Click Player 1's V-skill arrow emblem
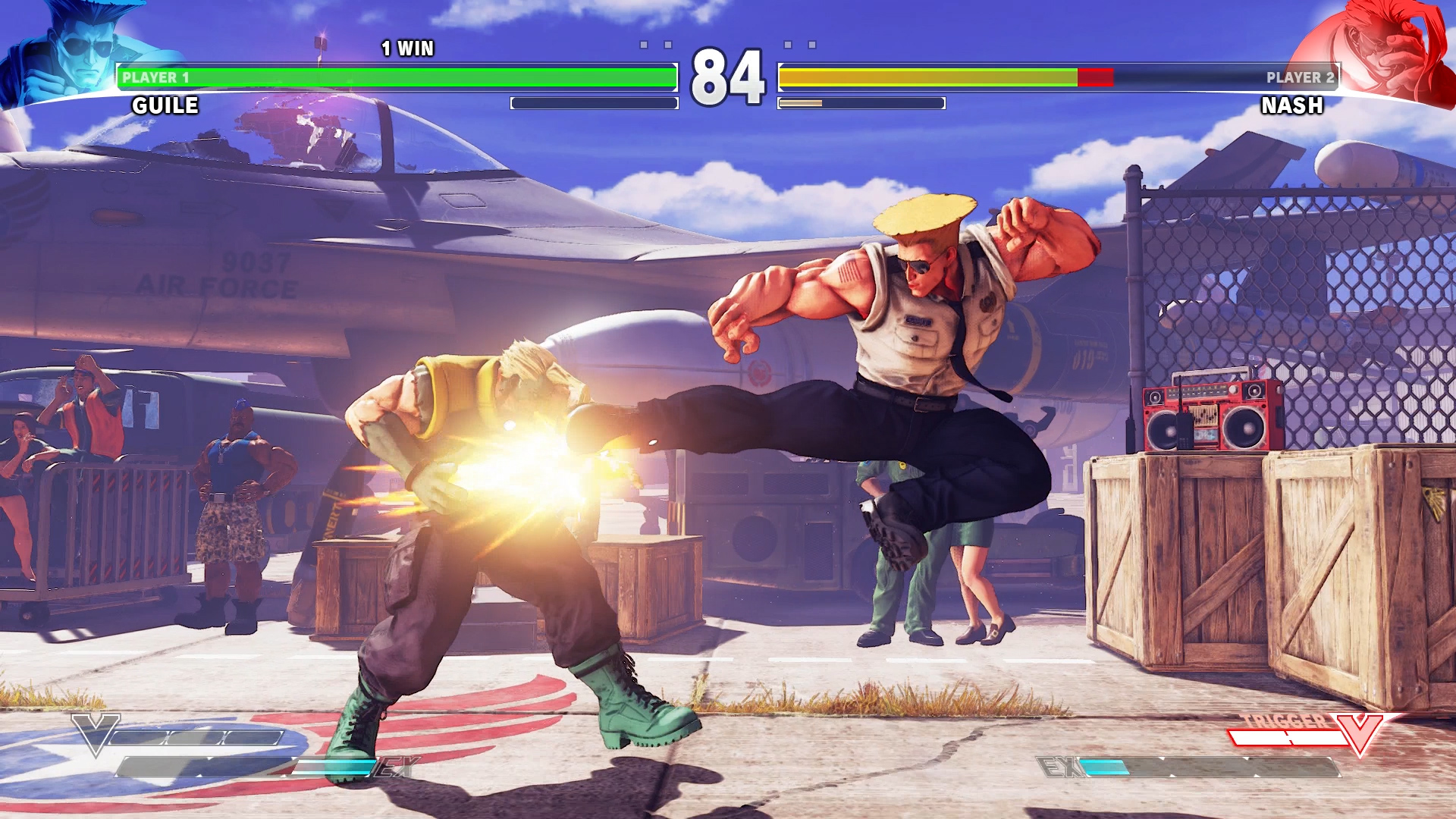This screenshot has width=1456, height=819. point(97,736)
